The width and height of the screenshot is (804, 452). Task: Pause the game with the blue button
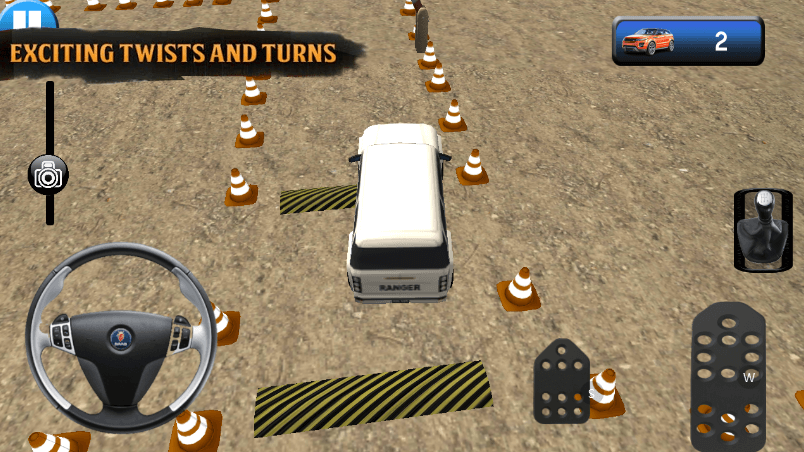point(29,14)
